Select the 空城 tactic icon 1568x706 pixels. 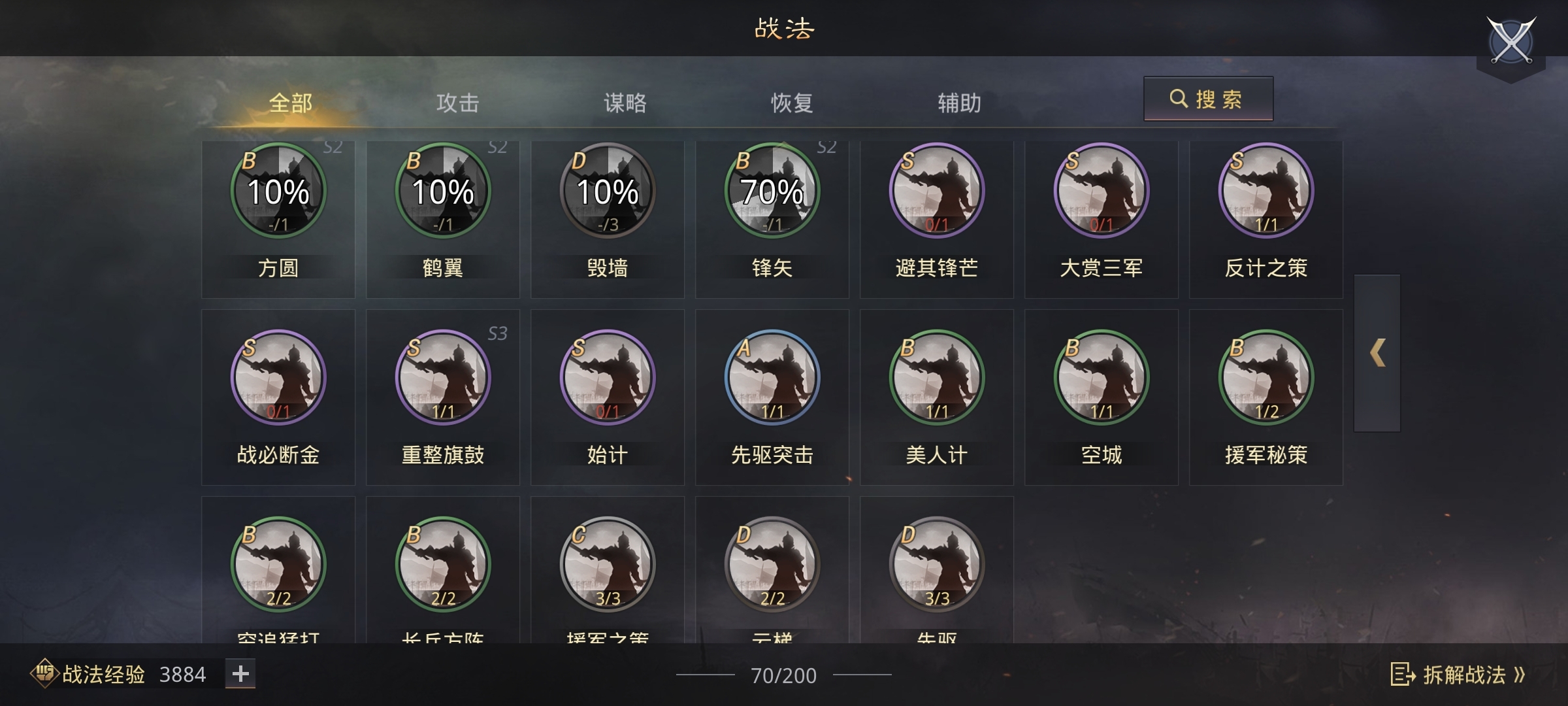(x=1102, y=376)
